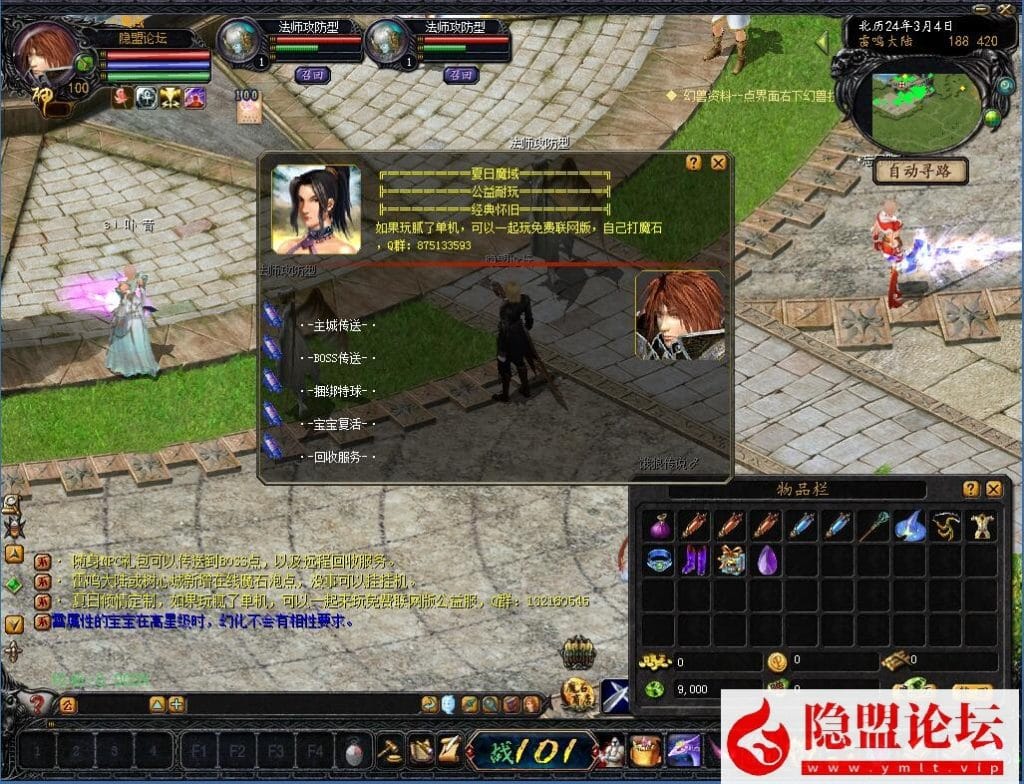Viewport: 1024px width, 784px height.
Task: Click the 自动寻路 auto-pathfinding button
Action: point(921,171)
